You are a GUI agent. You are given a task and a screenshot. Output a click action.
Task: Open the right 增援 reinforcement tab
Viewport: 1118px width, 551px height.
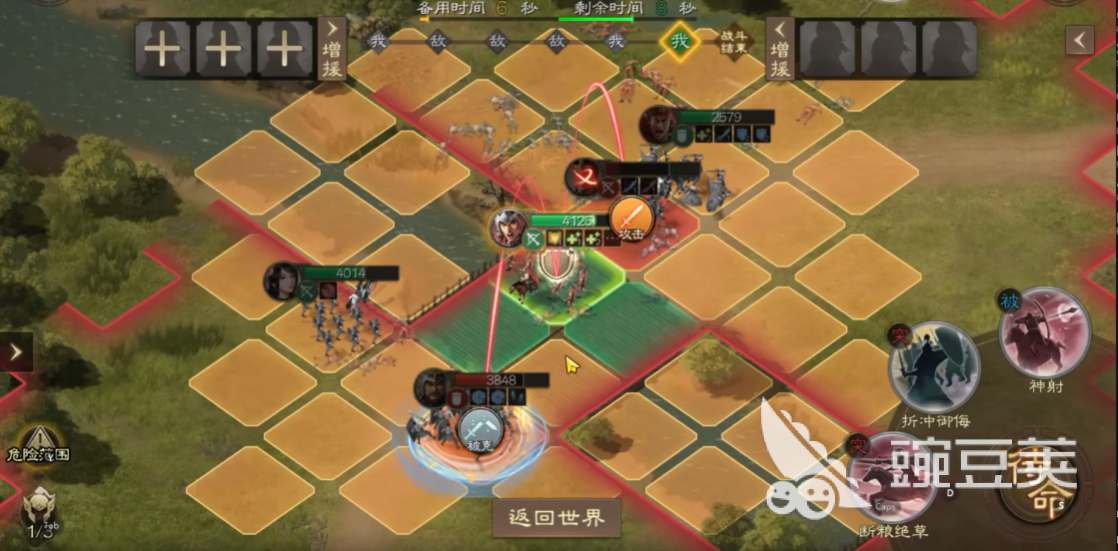coord(780,48)
